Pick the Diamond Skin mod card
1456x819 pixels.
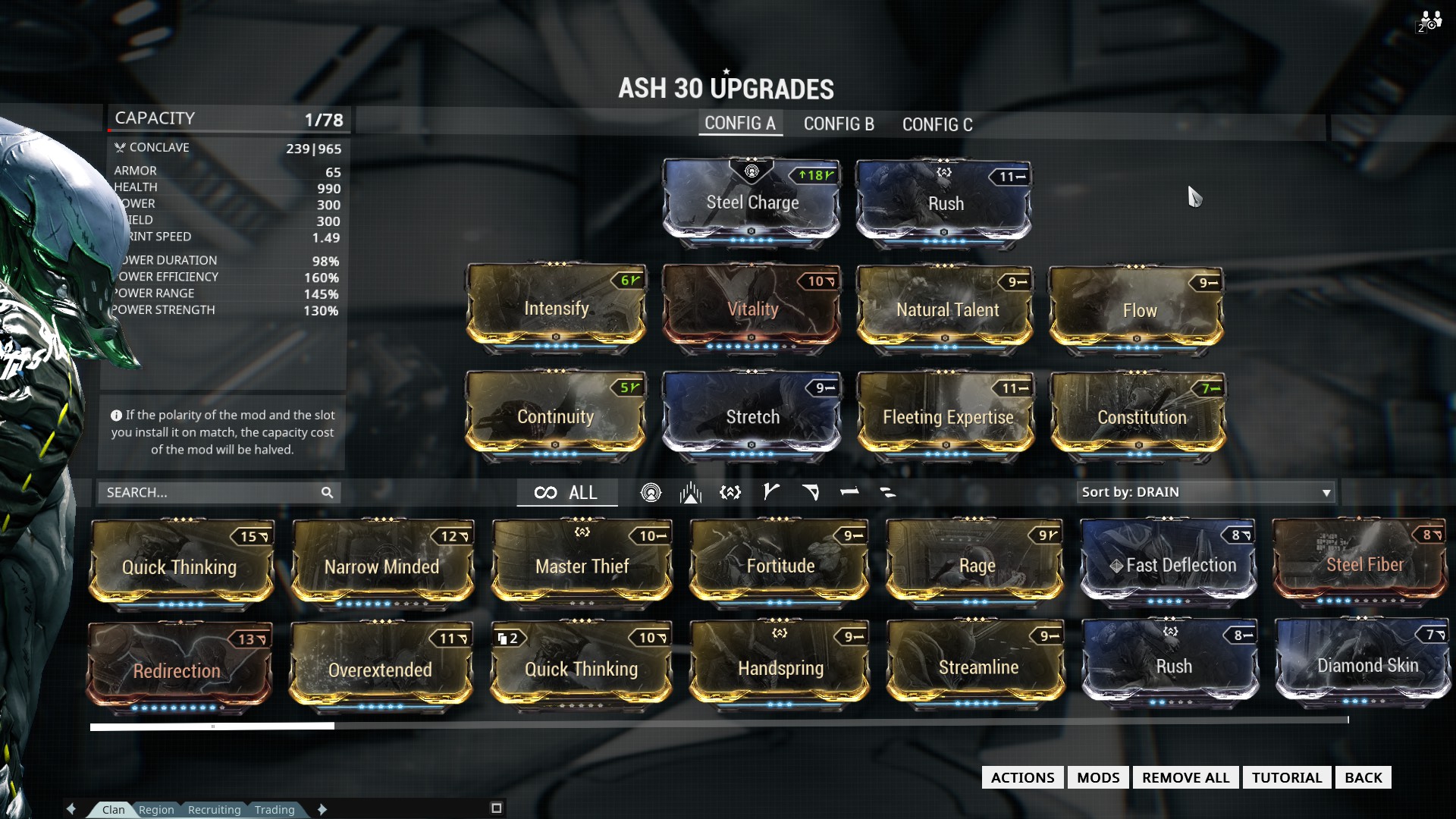click(1367, 665)
